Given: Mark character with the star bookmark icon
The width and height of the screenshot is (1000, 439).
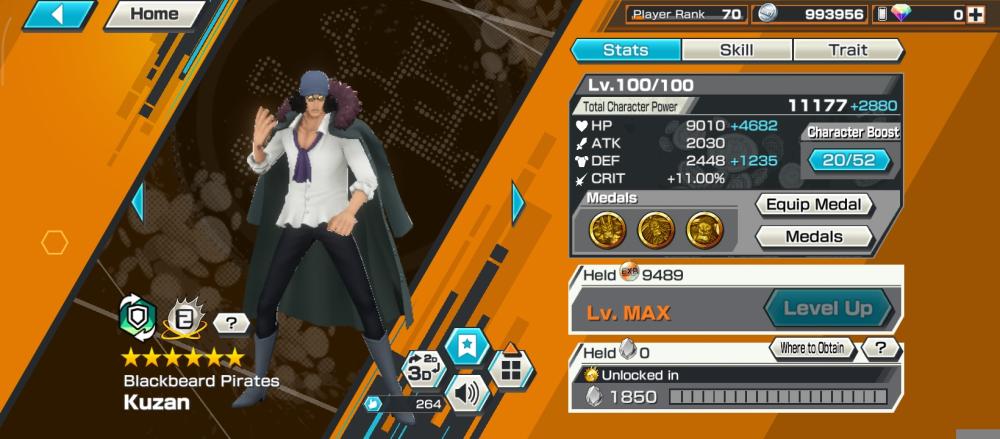Looking at the screenshot, I should [x=467, y=347].
